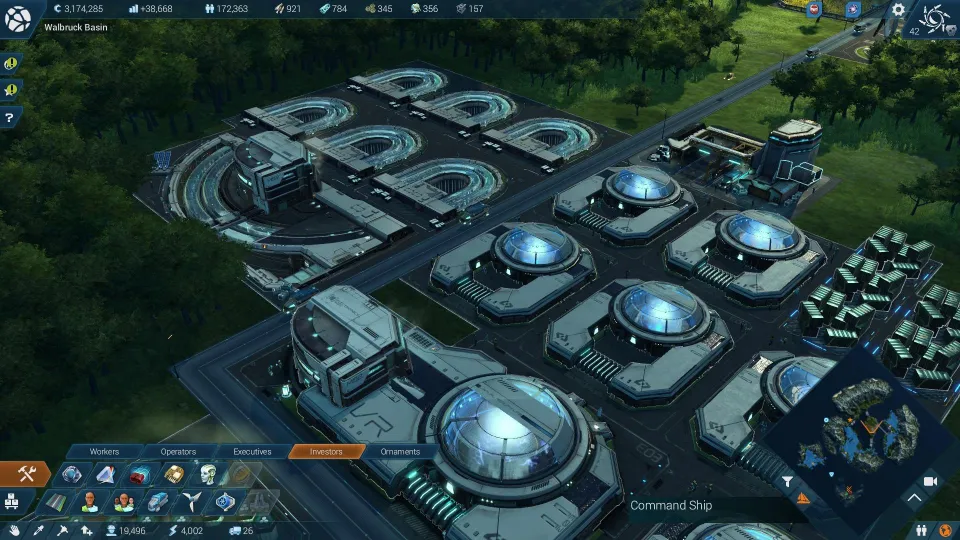Activate the eyedropper copy tool
Image resolution: width=960 pixels, height=540 pixels.
[38, 530]
